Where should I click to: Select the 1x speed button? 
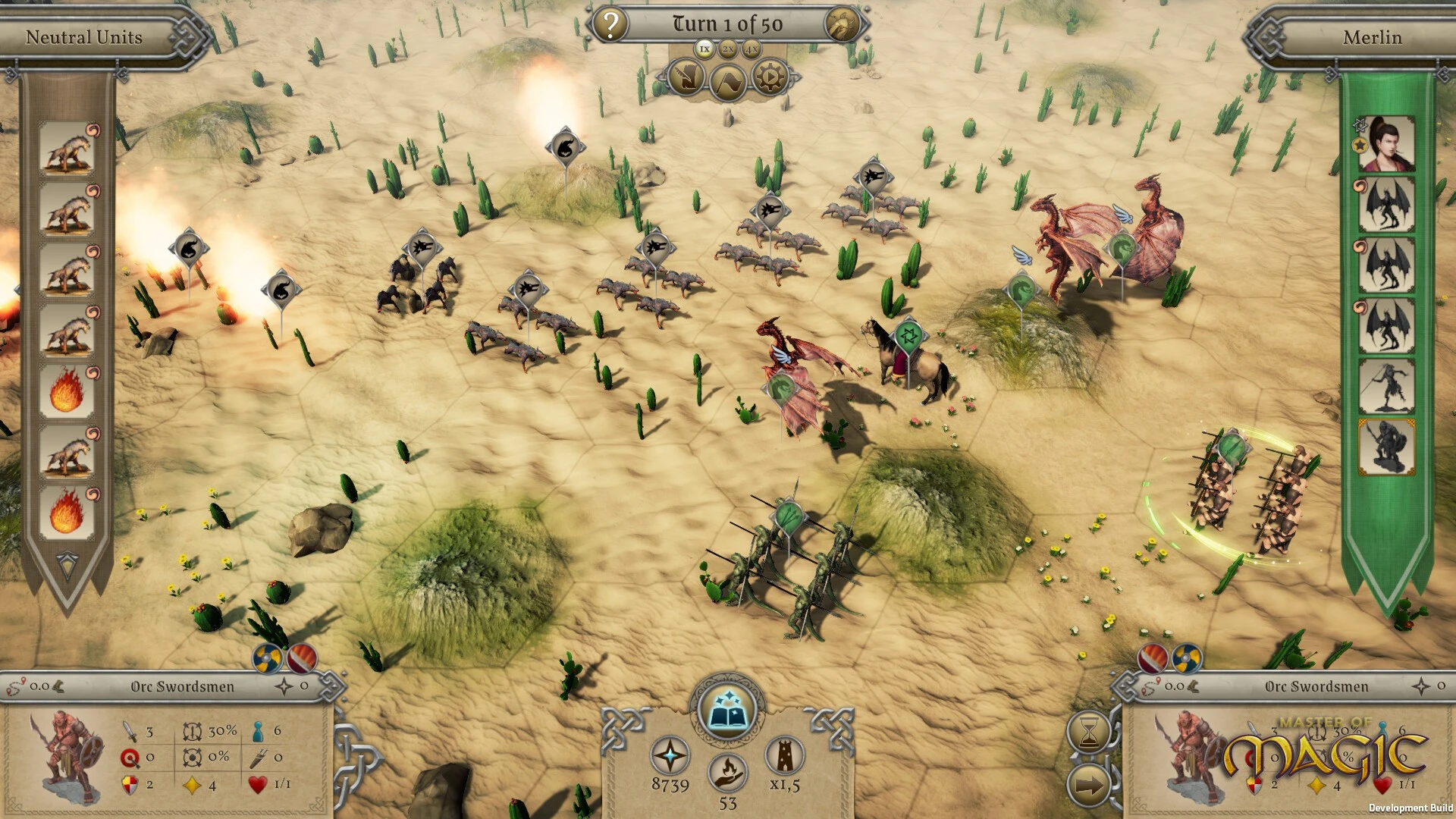704,49
